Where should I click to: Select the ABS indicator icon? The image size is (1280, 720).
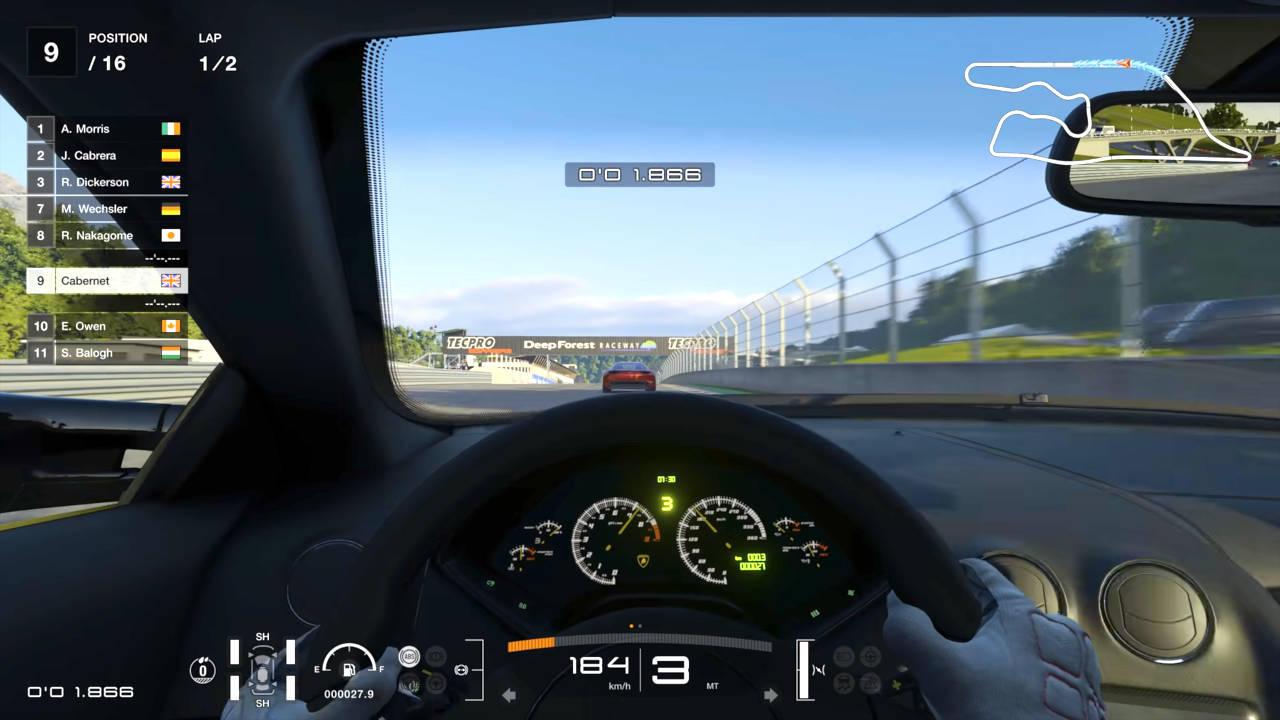(x=410, y=655)
